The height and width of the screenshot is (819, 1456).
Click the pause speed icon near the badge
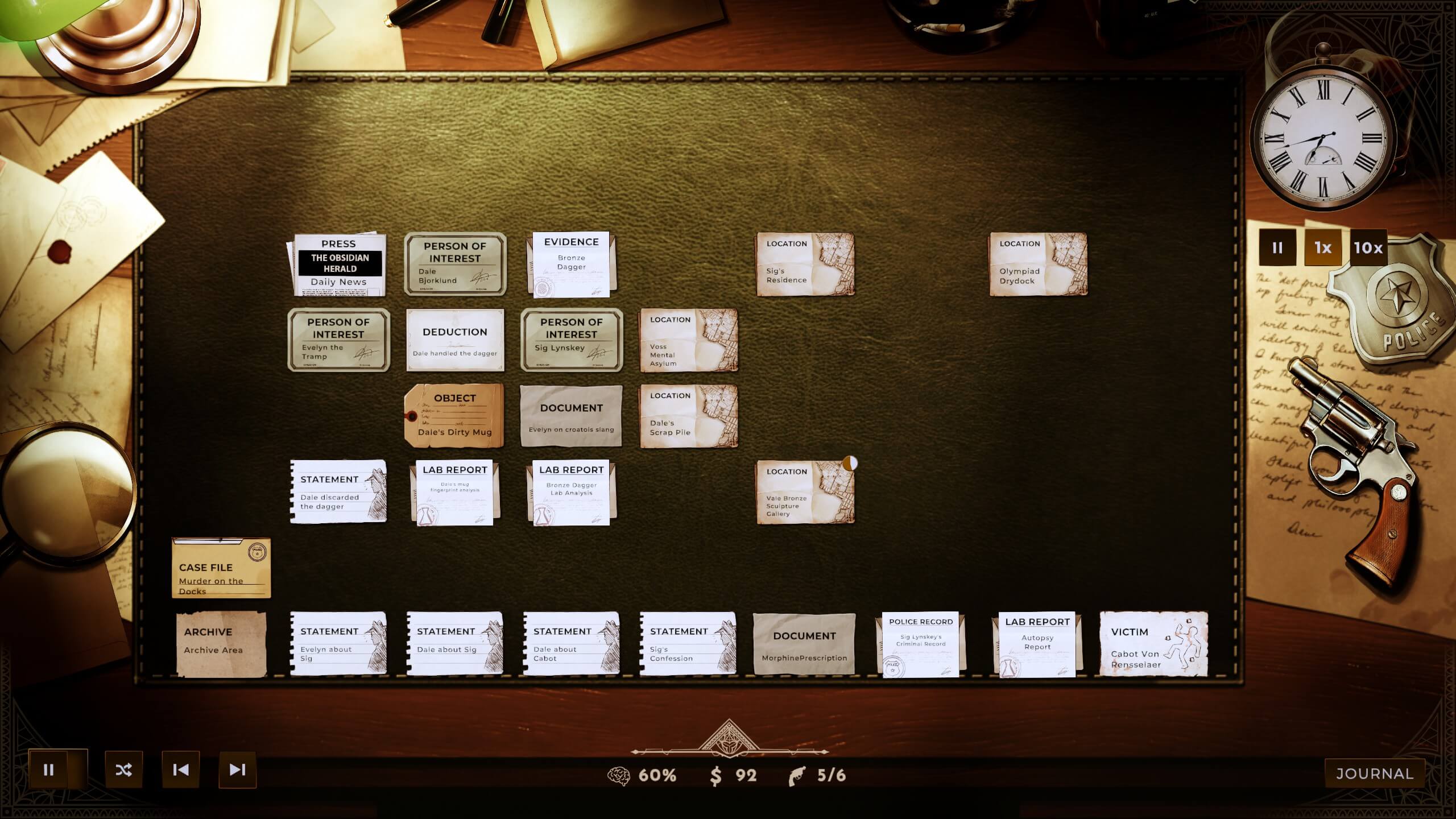point(1278,247)
